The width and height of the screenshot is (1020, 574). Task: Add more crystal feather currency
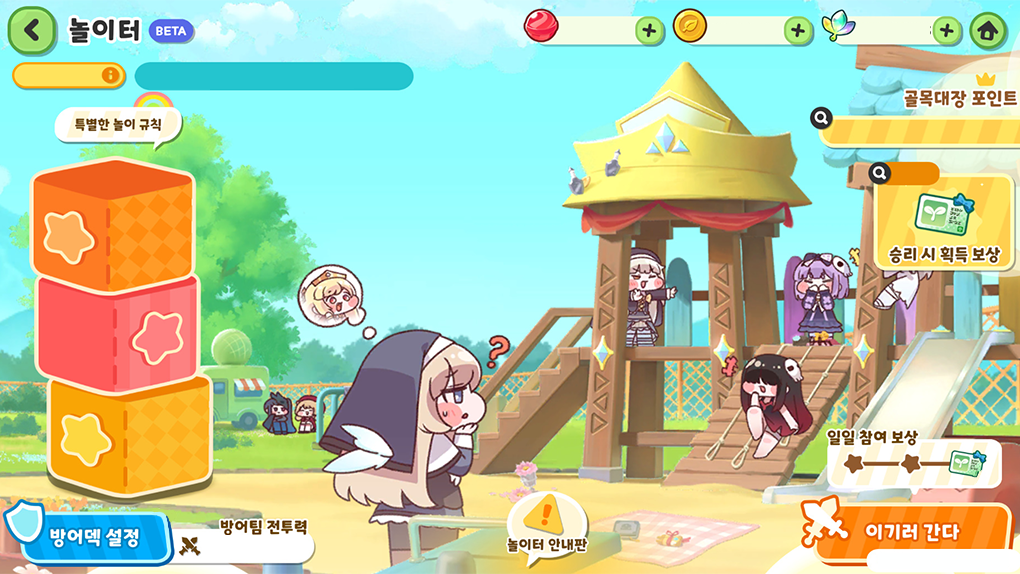tap(946, 30)
